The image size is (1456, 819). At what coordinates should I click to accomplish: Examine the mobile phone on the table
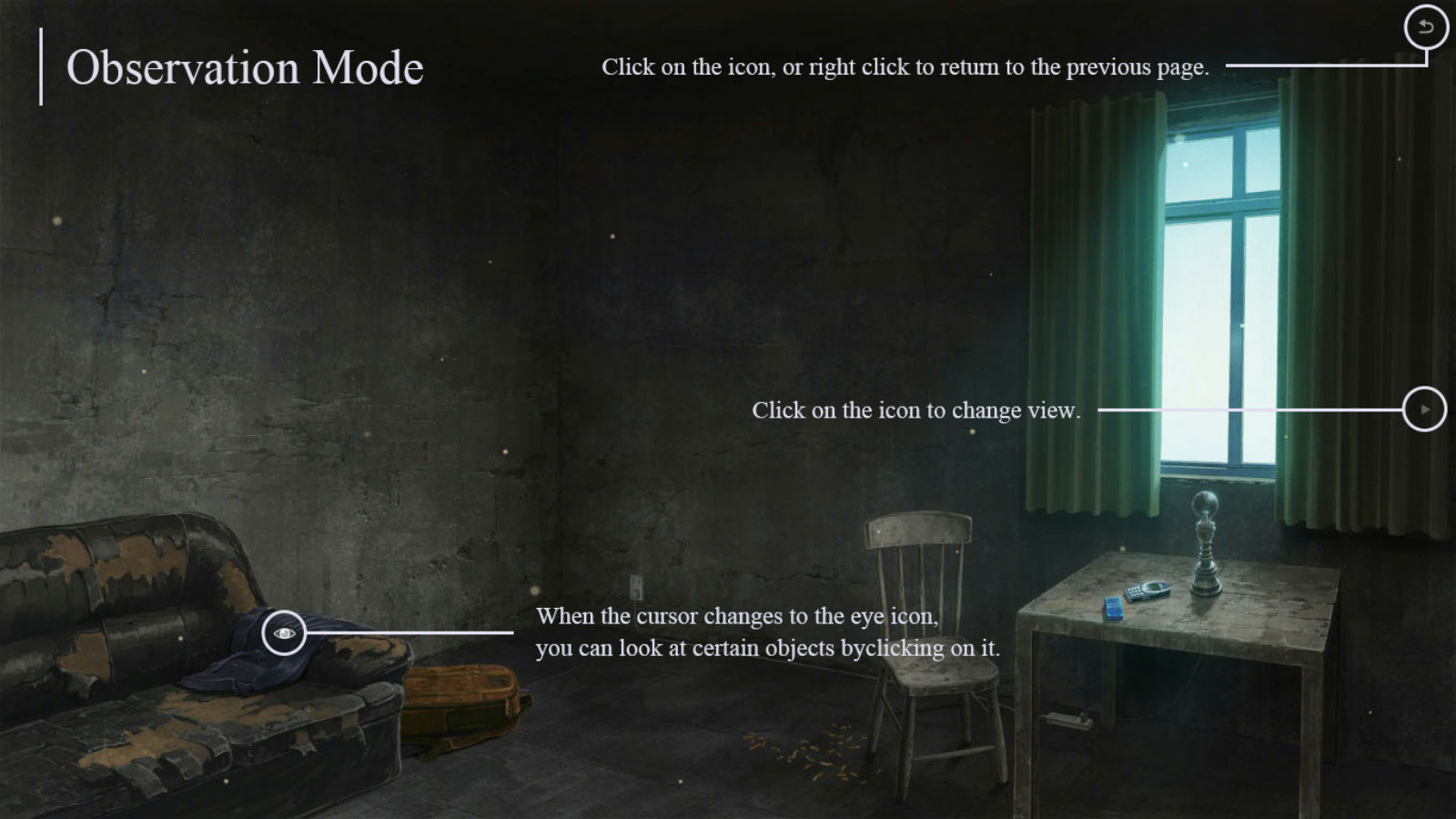coord(1148,591)
